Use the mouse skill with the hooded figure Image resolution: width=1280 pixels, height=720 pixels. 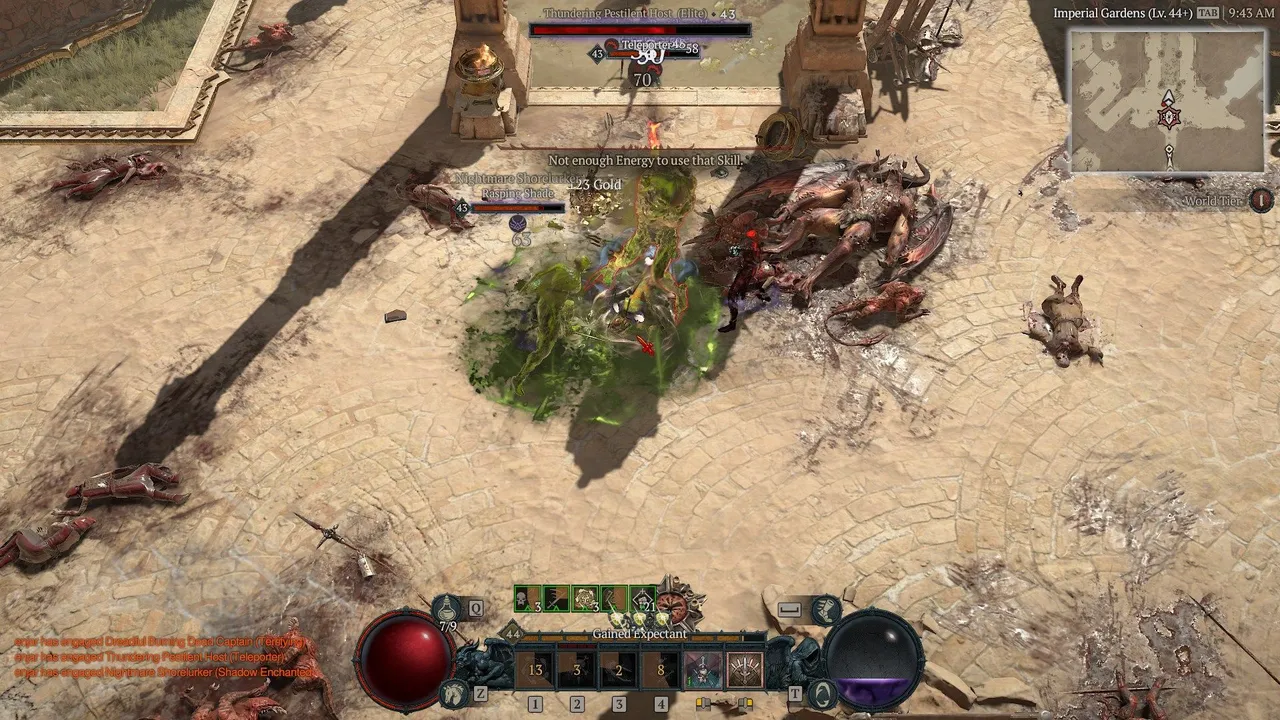coord(703,670)
